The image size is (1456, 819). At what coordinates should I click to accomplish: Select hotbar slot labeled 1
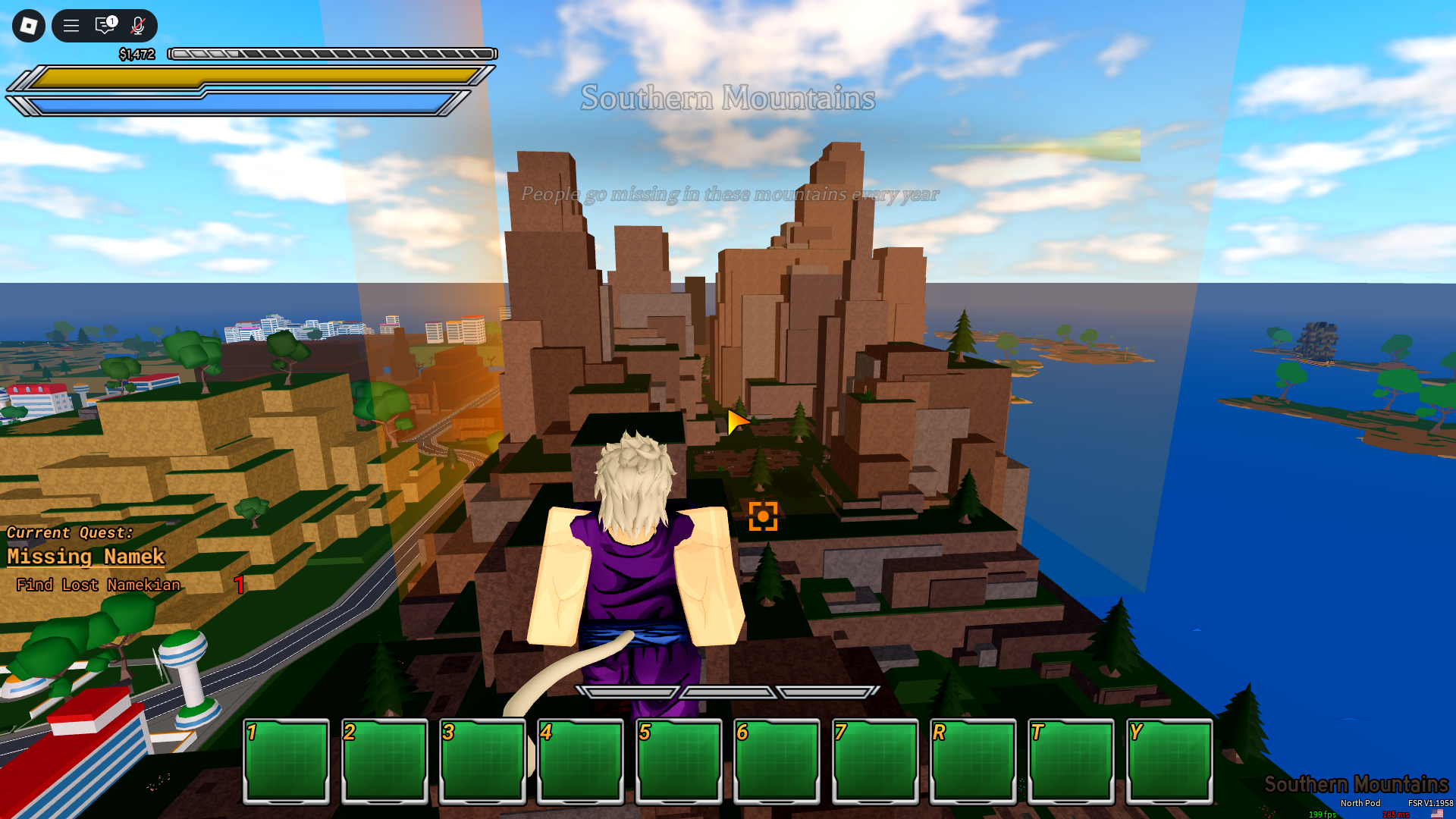[x=286, y=761]
